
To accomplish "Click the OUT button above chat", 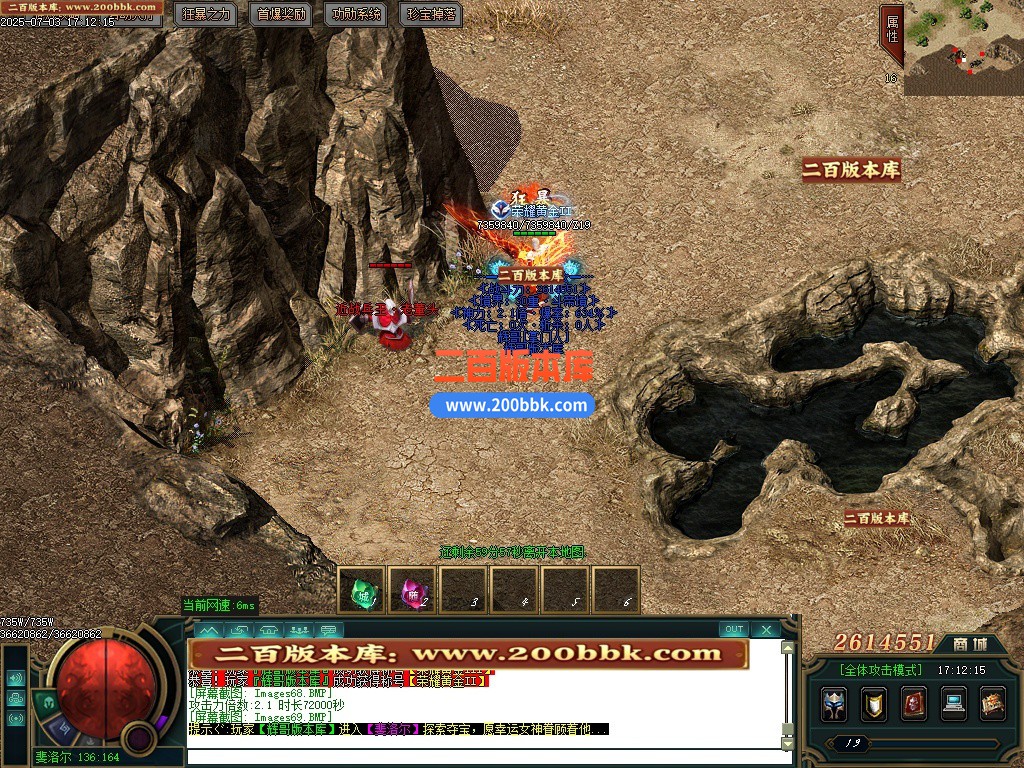I will 734,630.
